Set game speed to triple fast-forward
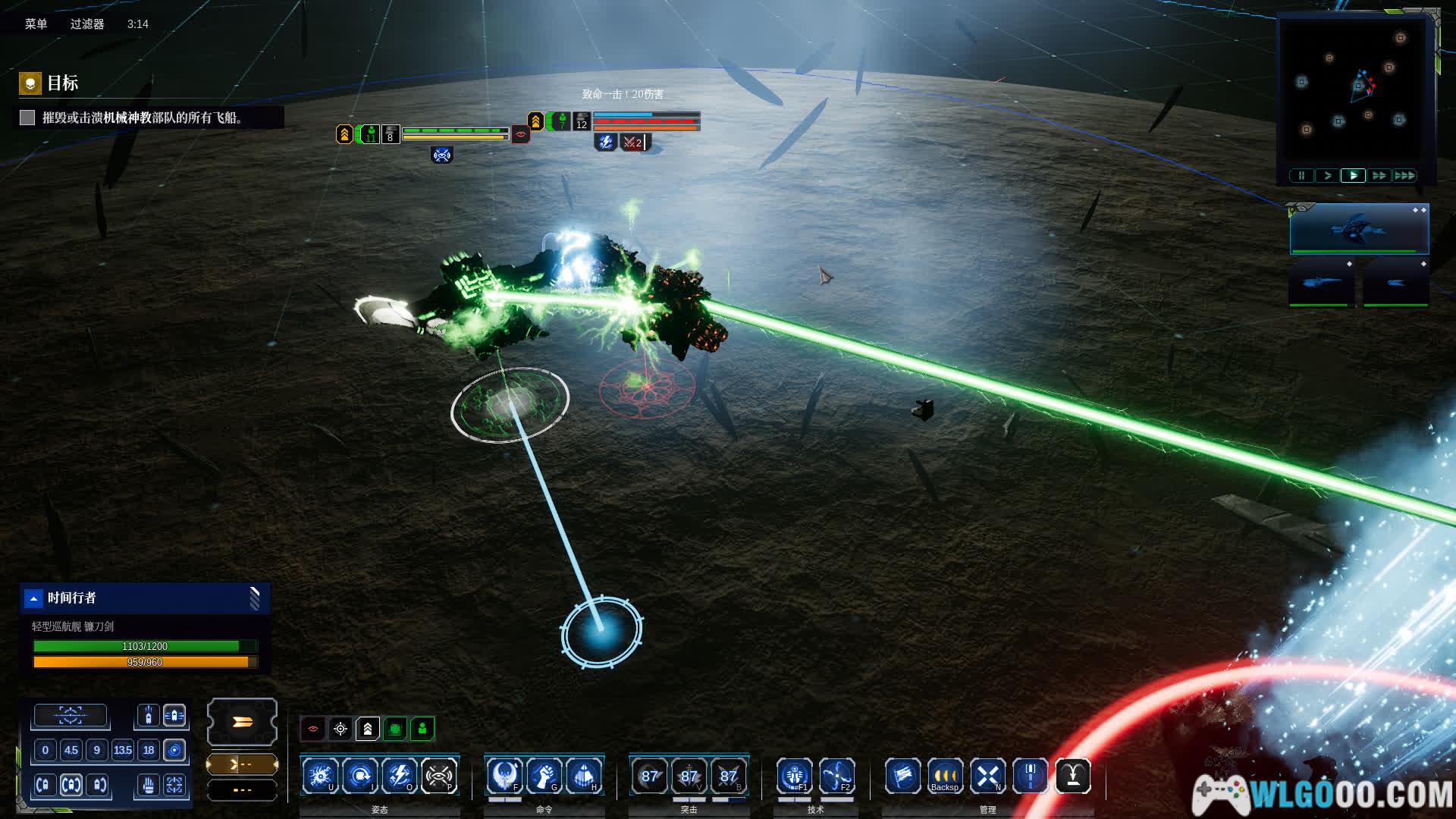Screen dimensions: 1456x819 tap(1404, 176)
